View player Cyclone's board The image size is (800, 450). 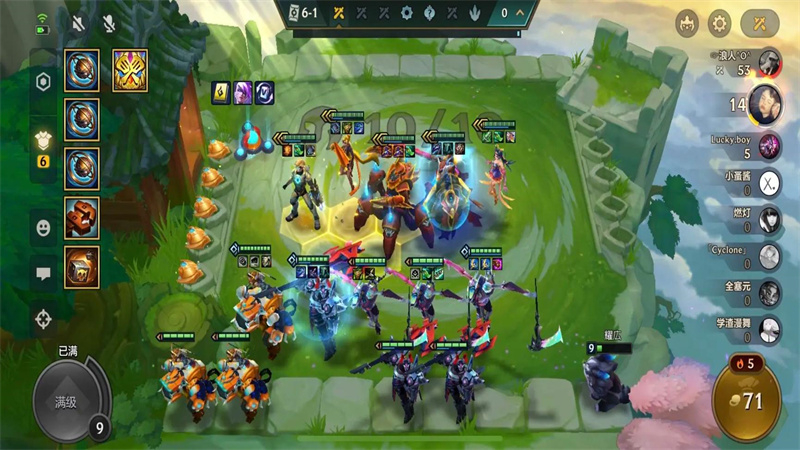tap(769, 256)
